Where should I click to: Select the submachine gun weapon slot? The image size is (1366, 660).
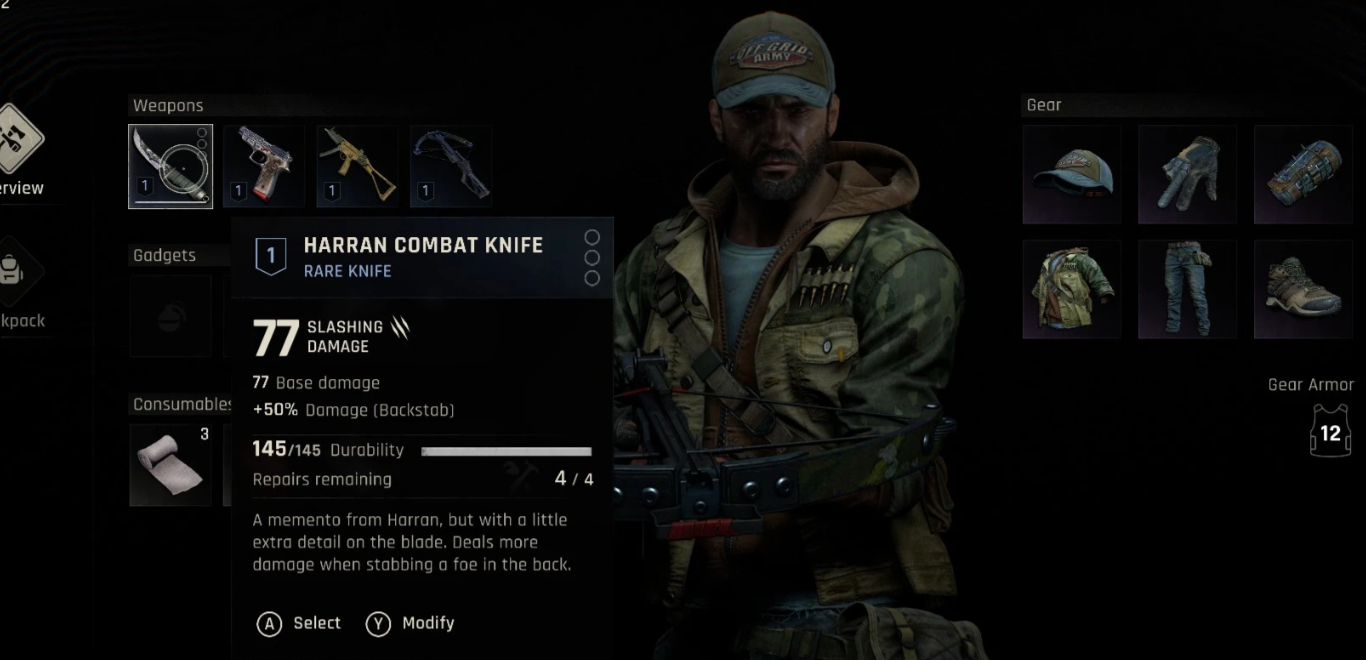(x=357, y=166)
